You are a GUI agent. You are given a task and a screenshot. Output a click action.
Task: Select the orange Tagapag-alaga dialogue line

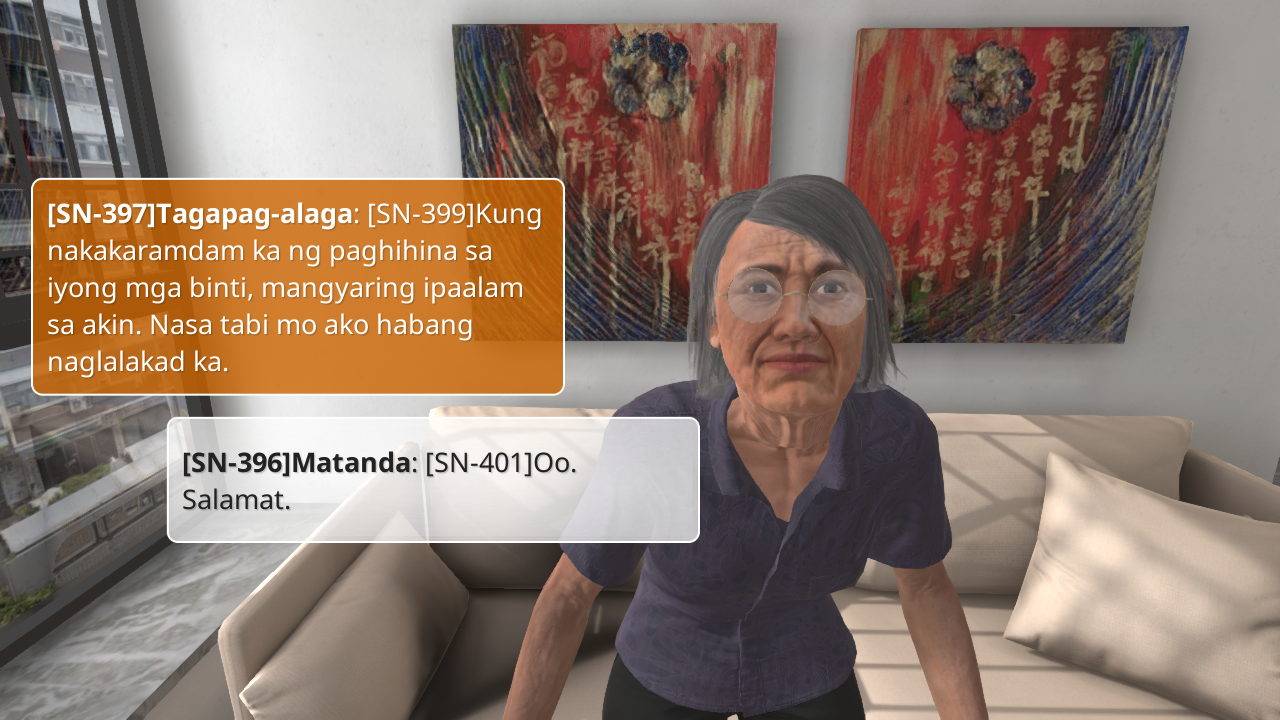pyautogui.click(x=298, y=287)
